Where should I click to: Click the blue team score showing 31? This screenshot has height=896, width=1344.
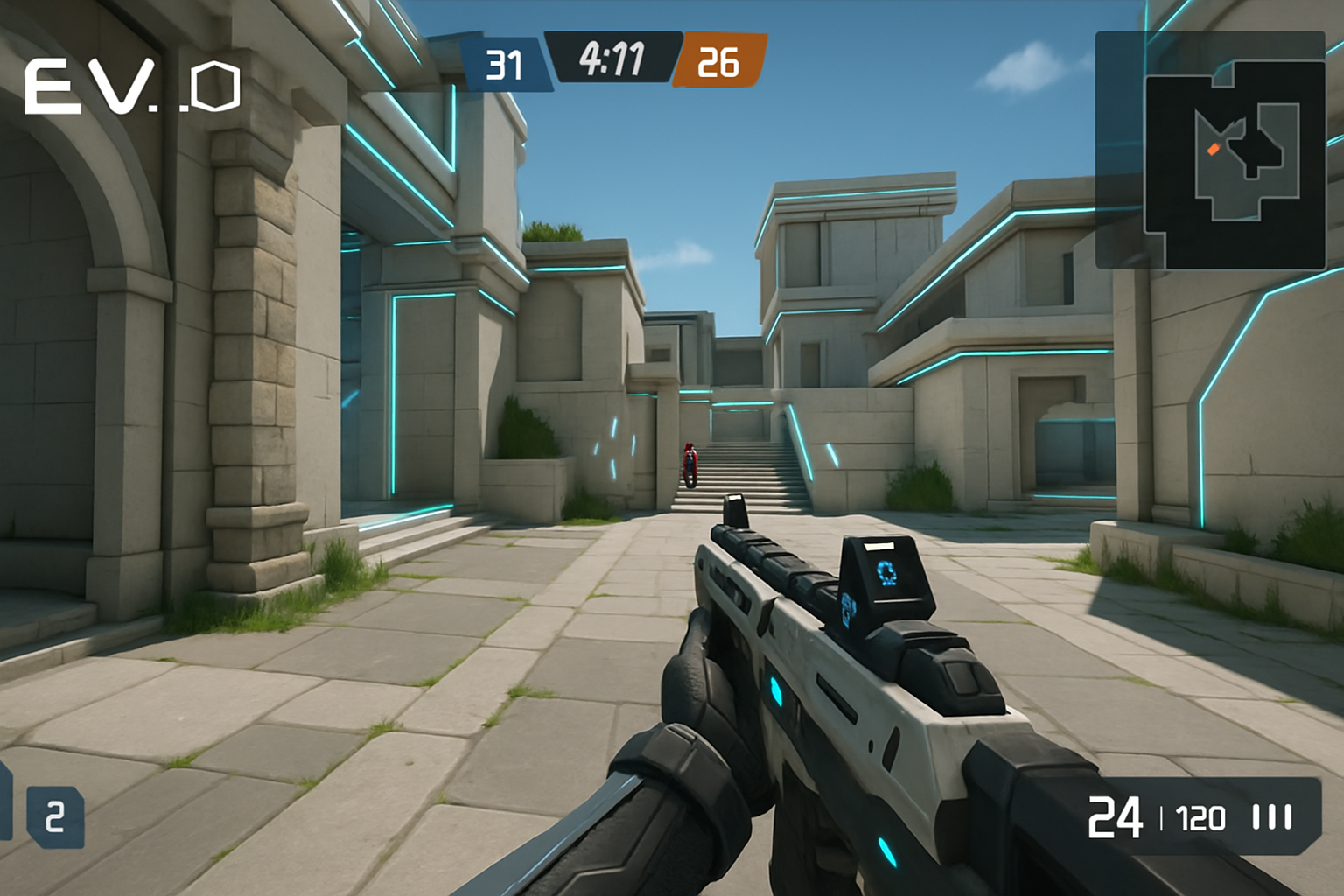pos(504,62)
